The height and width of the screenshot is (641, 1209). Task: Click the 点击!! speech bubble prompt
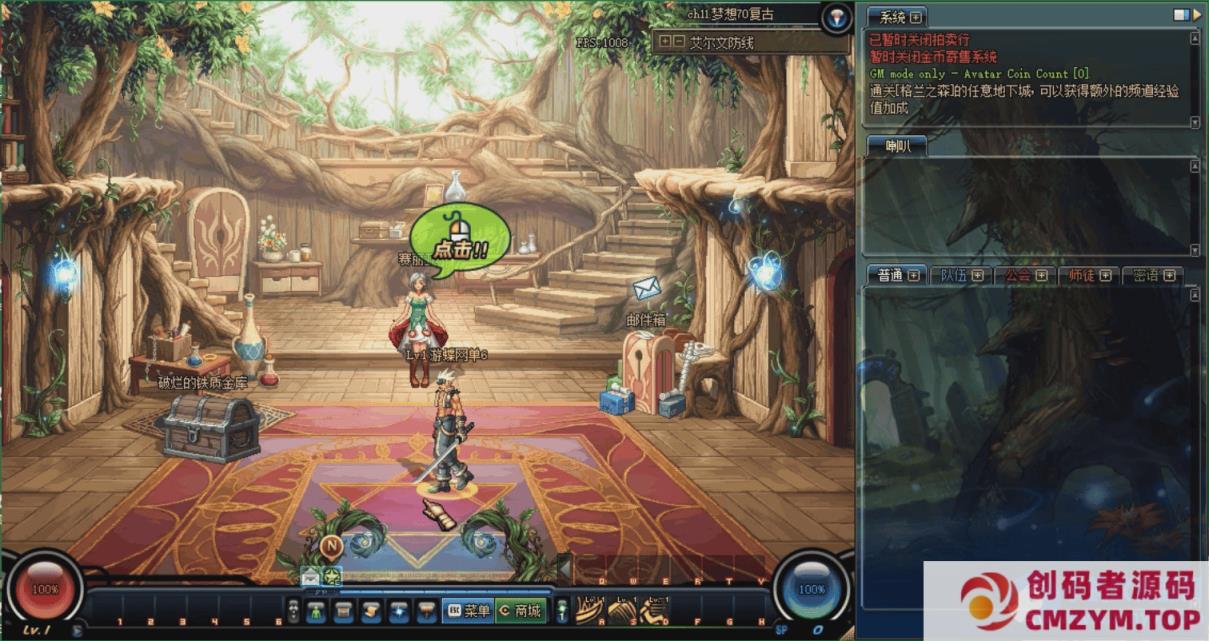pyautogui.click(x=460, y=240)
